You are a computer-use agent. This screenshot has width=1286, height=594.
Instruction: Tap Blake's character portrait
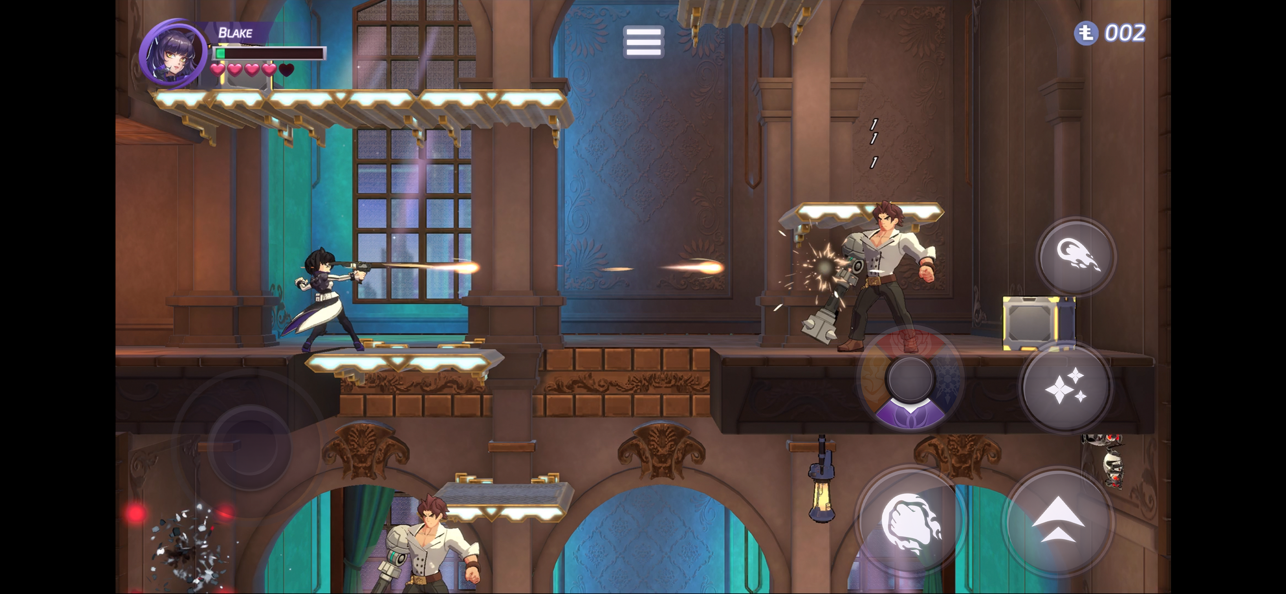click(173, 54)
